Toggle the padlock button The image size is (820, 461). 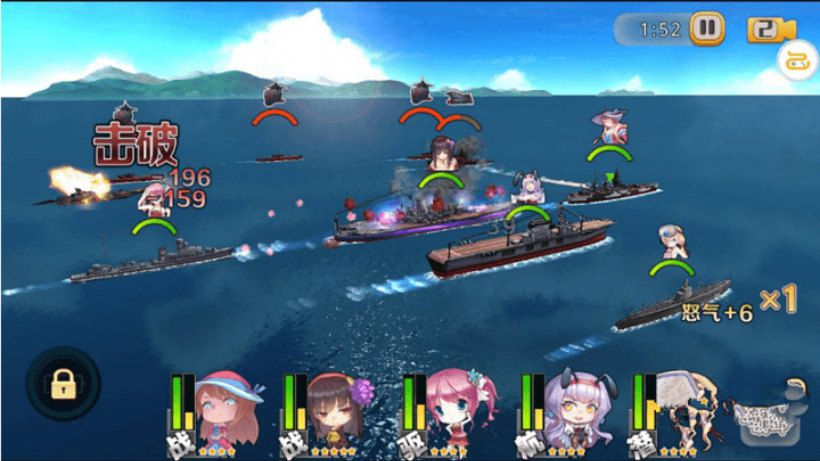63,382
